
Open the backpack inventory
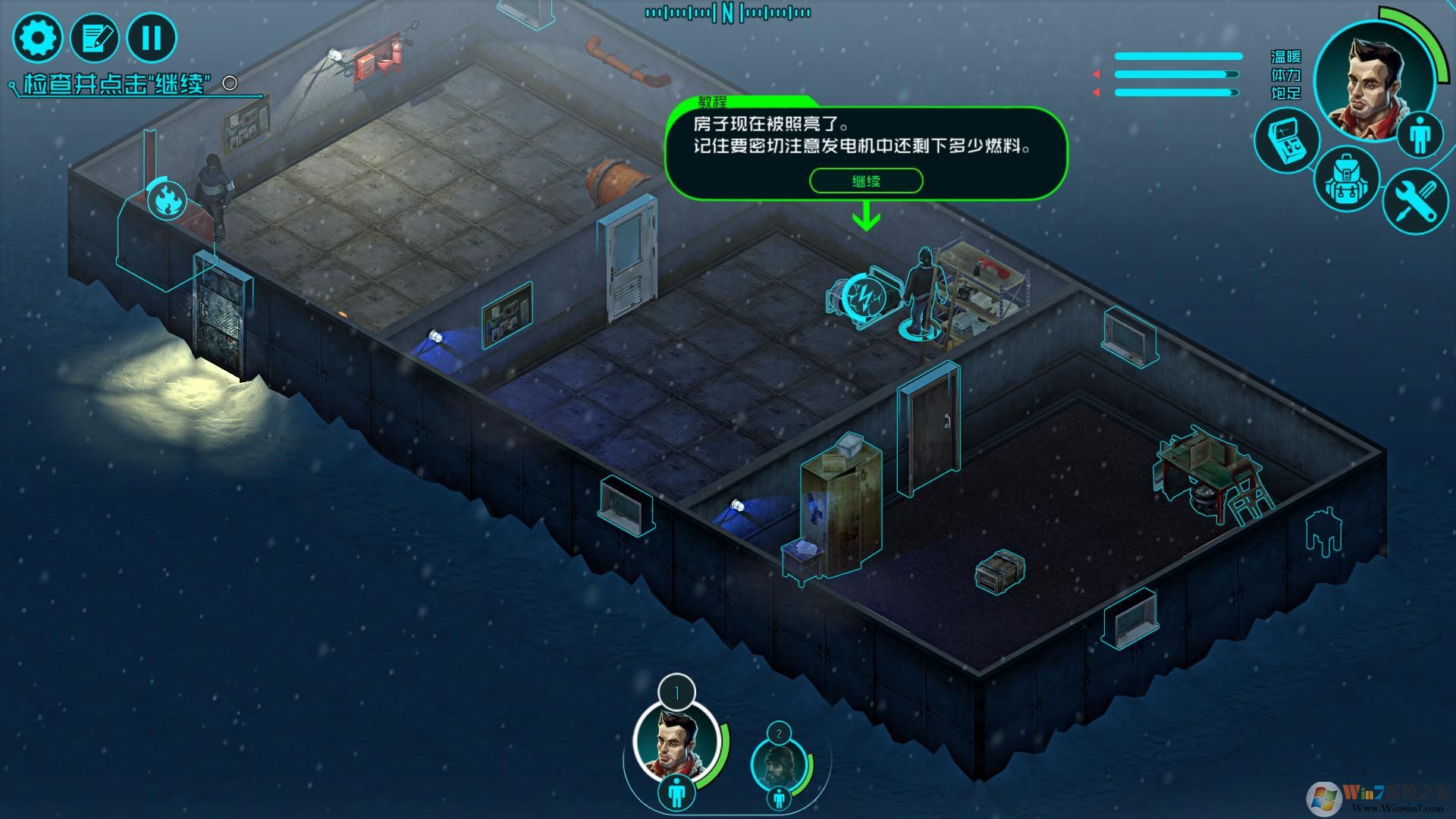(x=1346, y=179)
